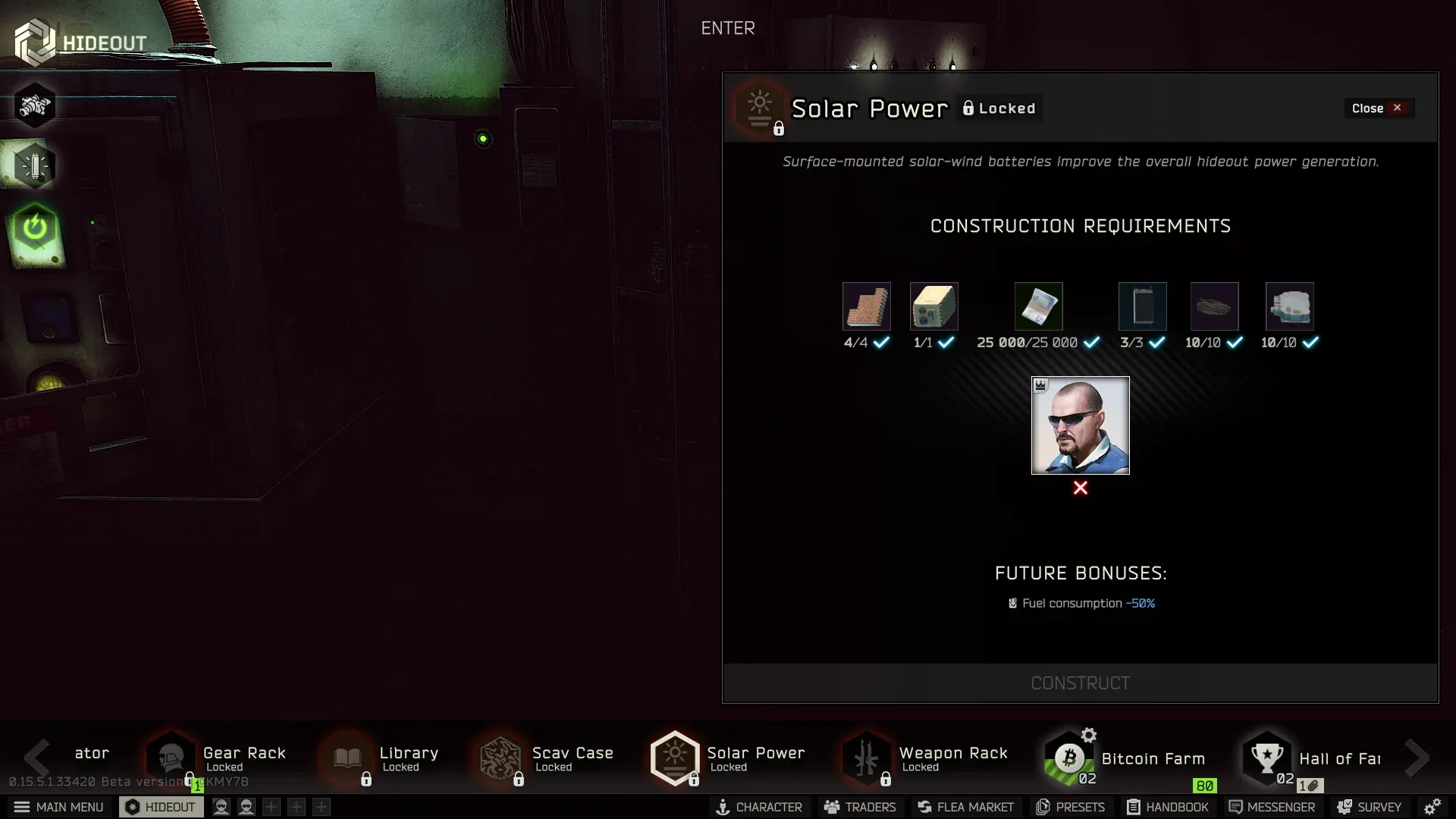This screenshot has height=819, width=1456.
Task: Click the Peacekeeper trader portrait
Action: click(x=1080, y=425)
